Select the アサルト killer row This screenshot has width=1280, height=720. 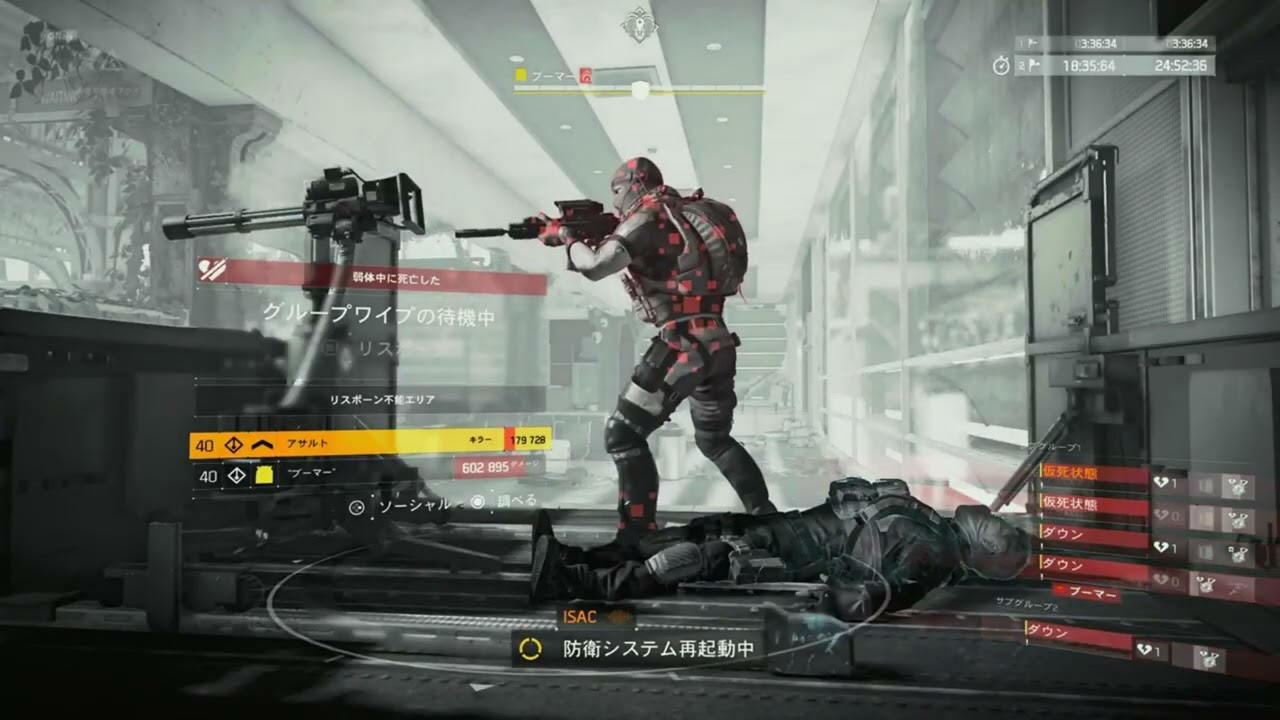click(370, 443)
